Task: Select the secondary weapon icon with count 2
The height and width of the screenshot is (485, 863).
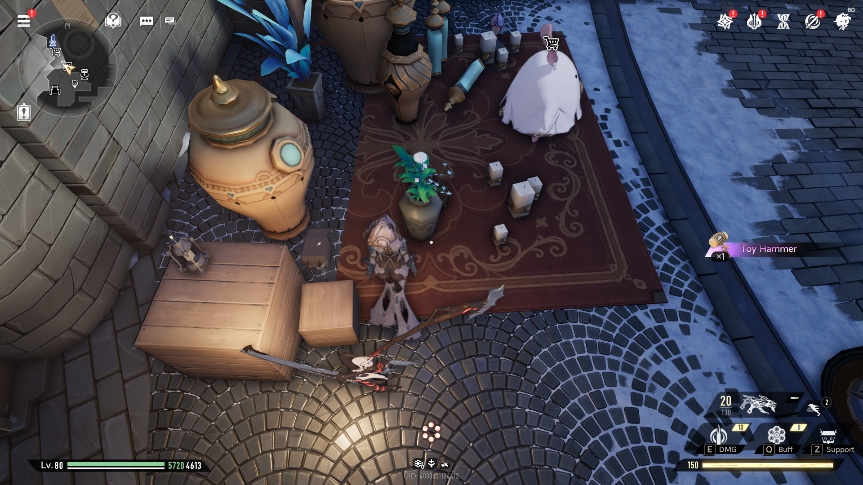Action: [813, 407]
